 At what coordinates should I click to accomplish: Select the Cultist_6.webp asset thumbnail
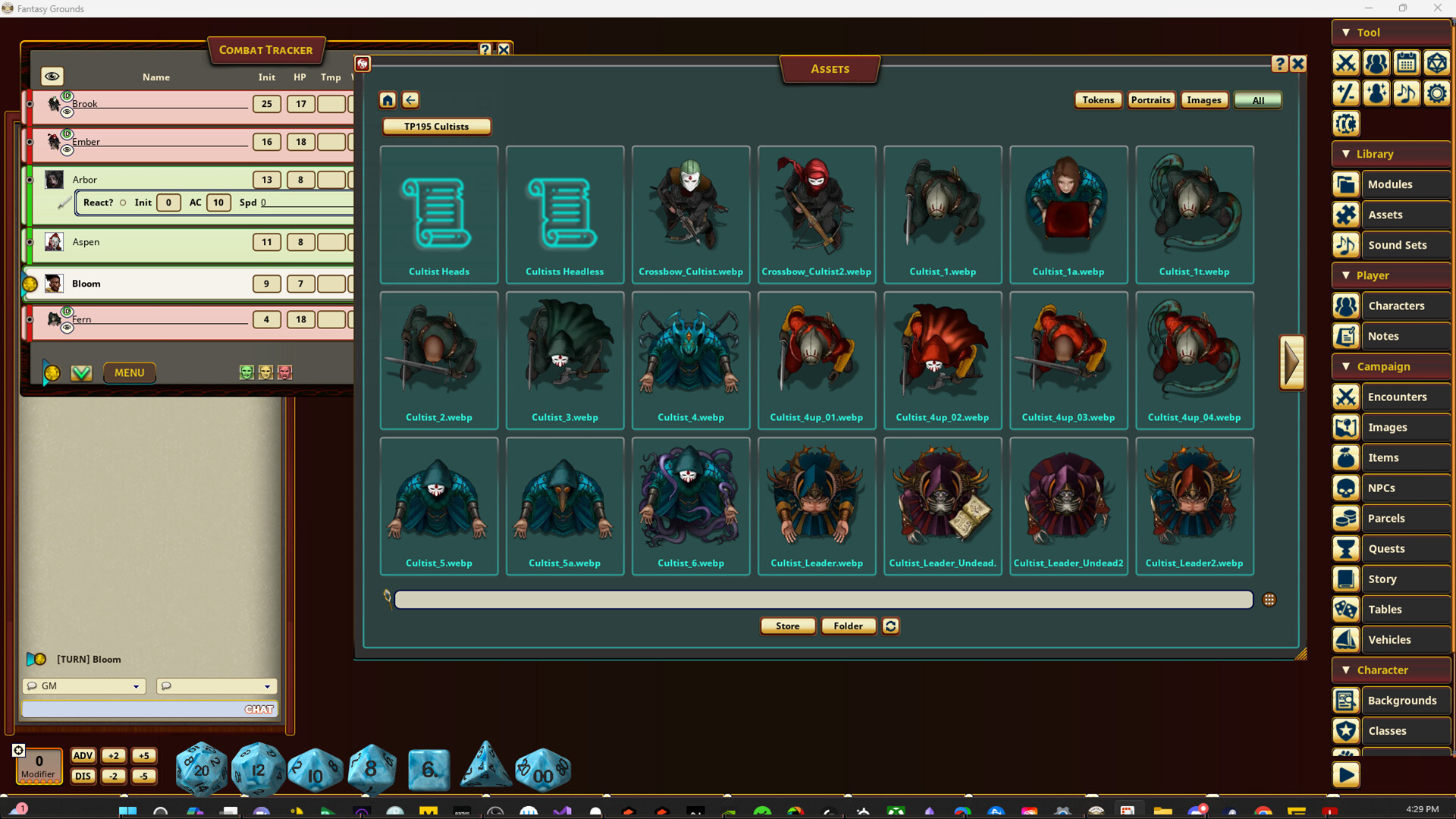pyautogui.click(x=690, y=497)
